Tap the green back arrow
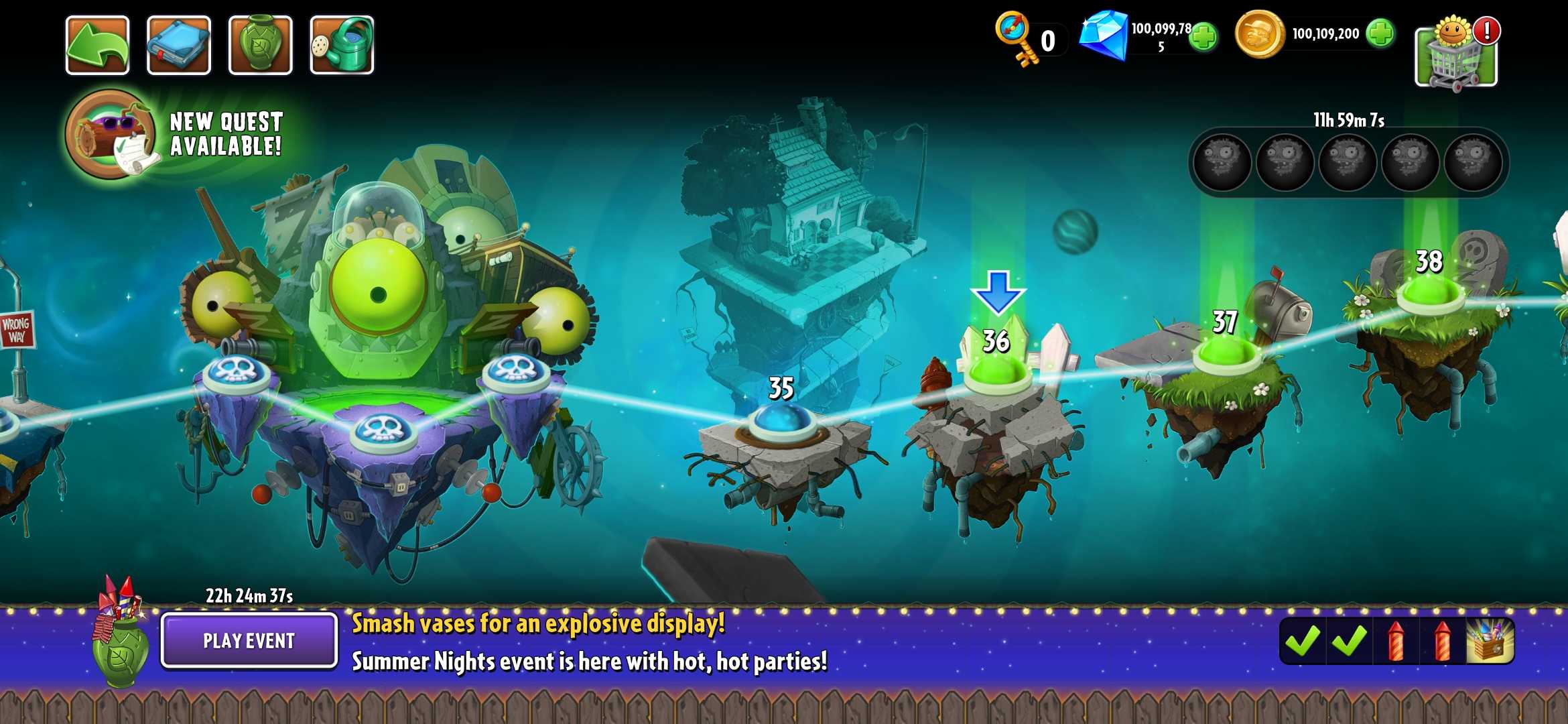The width and height of the screenshot is (1568, 724). coord(99,44)
